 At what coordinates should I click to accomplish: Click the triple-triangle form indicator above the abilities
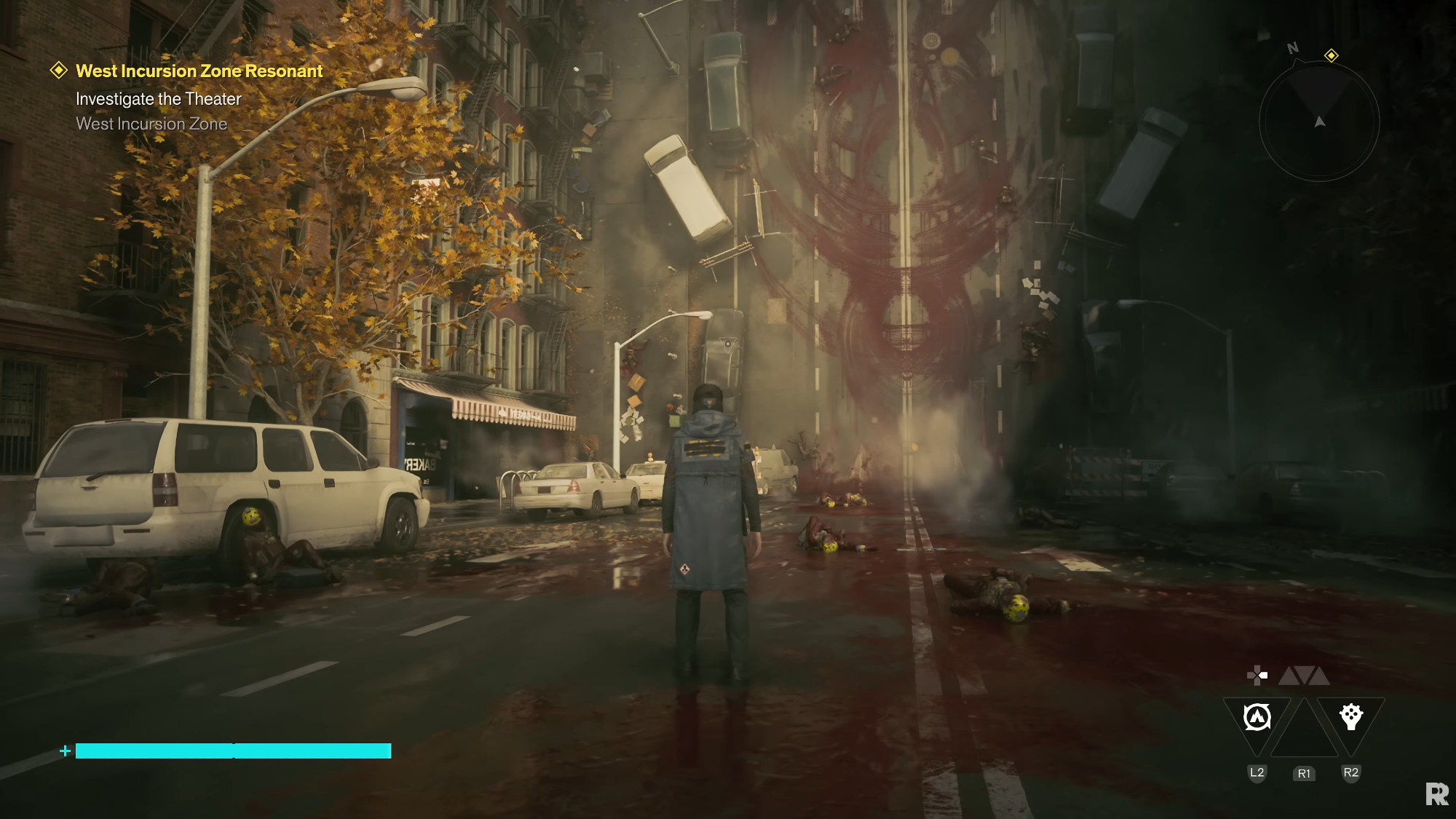click(x=1304, y=676)
